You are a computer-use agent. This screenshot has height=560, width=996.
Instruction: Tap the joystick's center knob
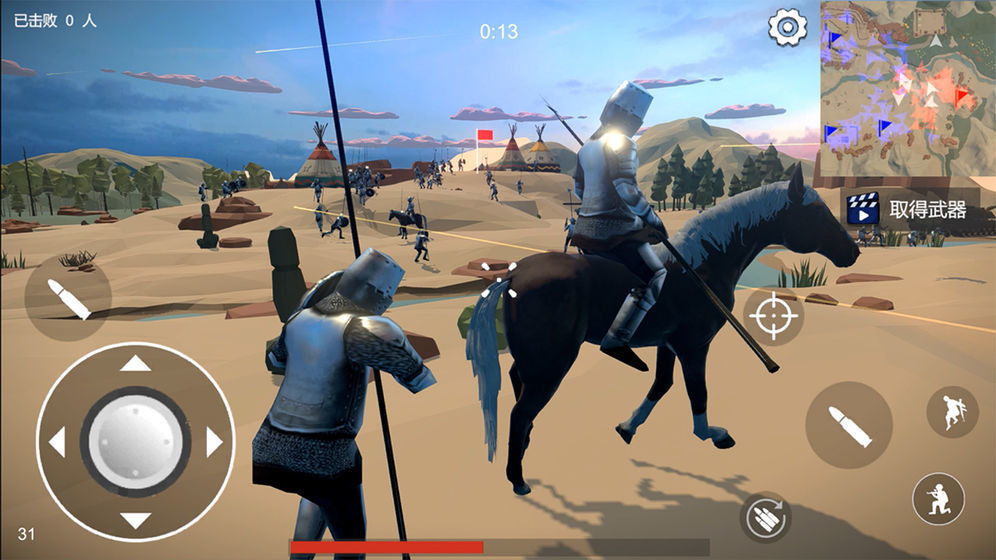(135, 442)
